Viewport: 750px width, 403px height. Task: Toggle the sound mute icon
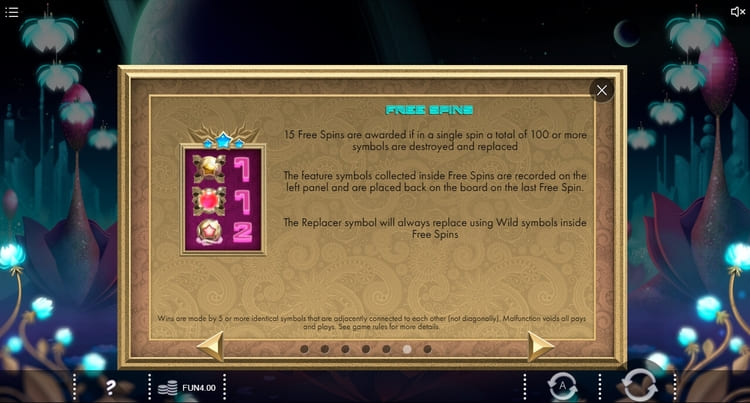[x=738, y=12]
